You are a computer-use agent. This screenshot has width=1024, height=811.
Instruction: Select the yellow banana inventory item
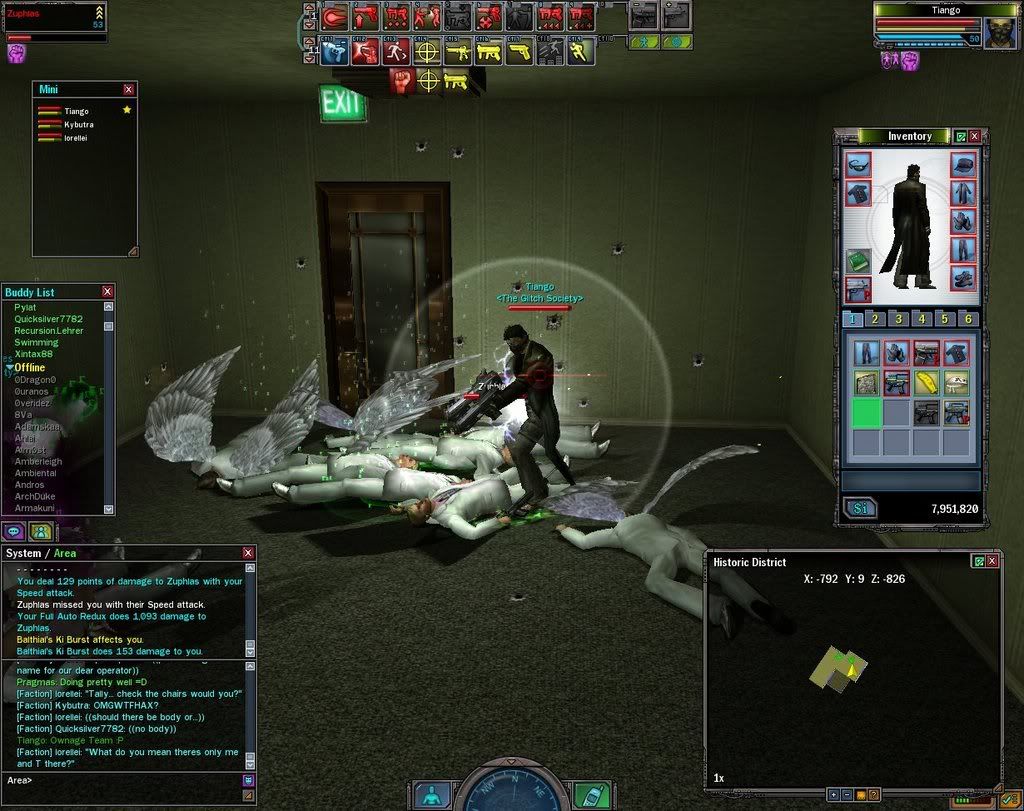(x=927, y=383)
